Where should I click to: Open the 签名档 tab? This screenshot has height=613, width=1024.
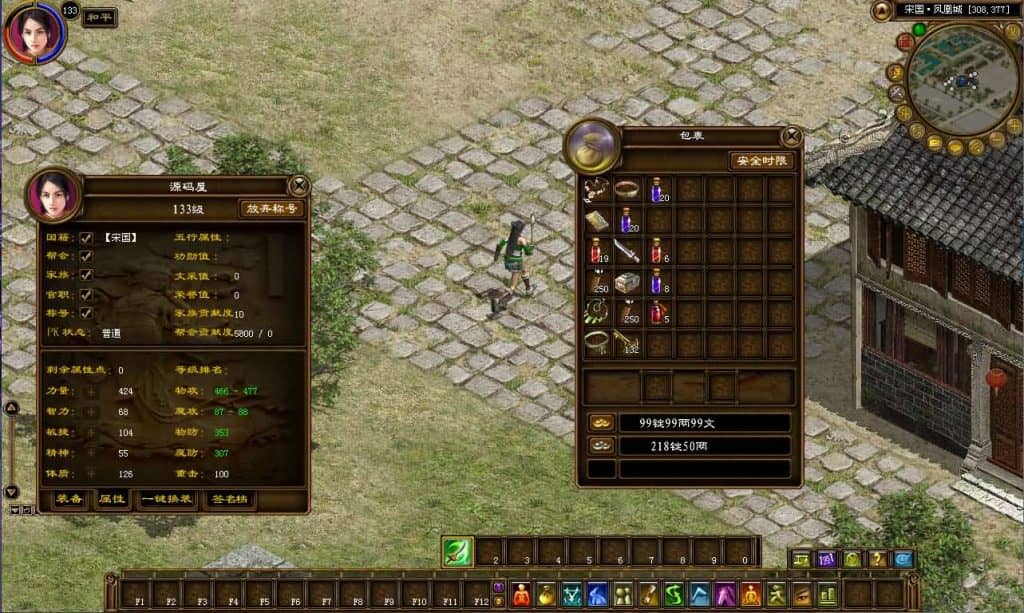click(231, 499)
